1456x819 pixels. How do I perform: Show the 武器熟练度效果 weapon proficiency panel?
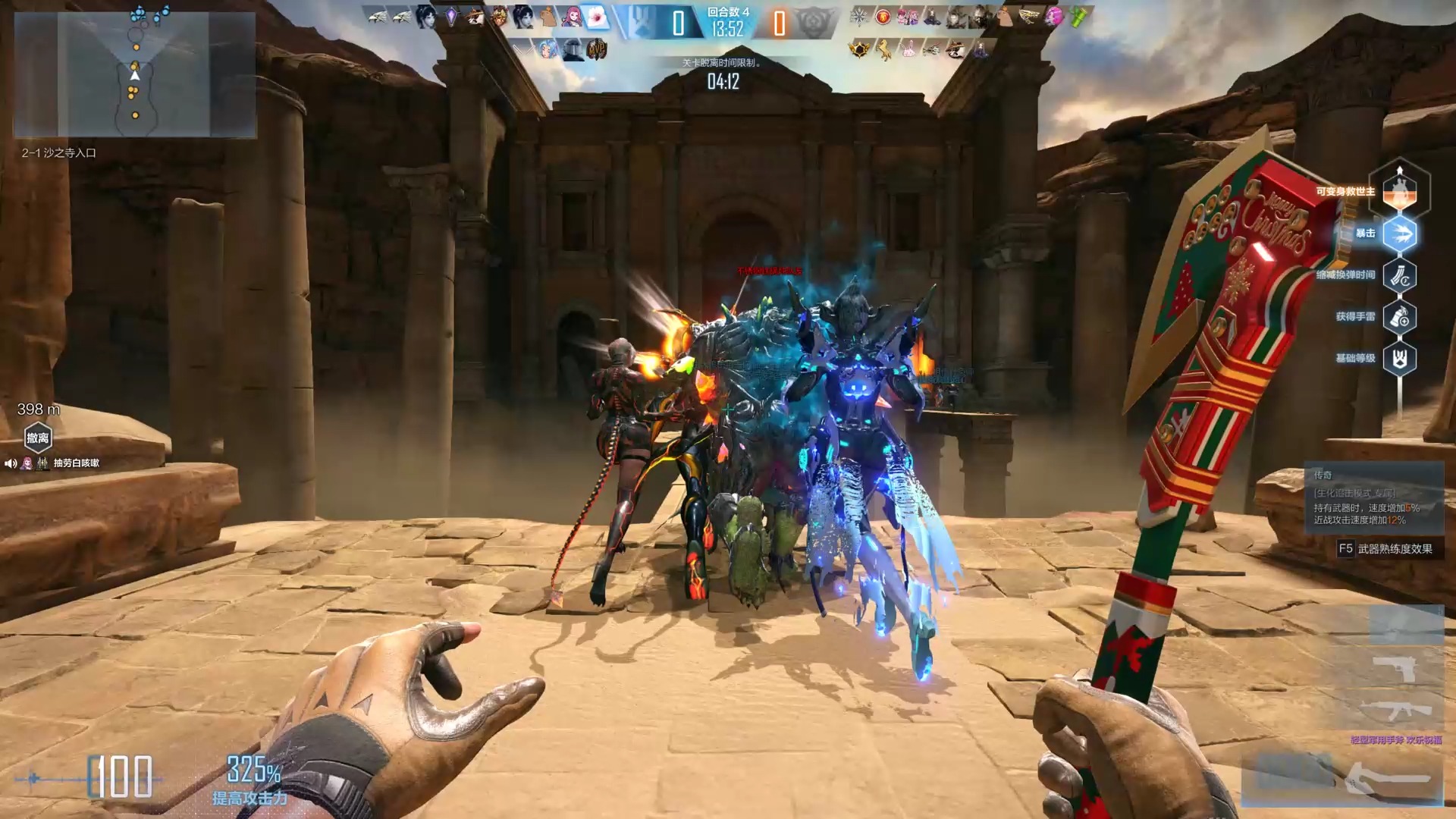(1385, 548)
